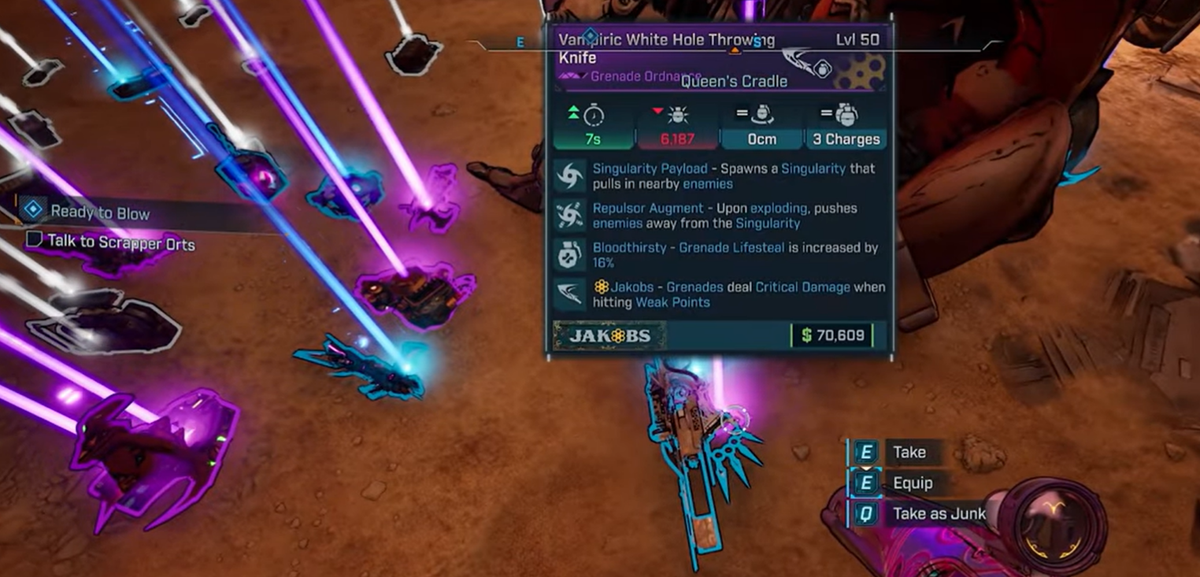This screenshot has height=577, width=1200.
Task: Select the Singularity Payload perk icon
Action: click(x=571, y=176)
